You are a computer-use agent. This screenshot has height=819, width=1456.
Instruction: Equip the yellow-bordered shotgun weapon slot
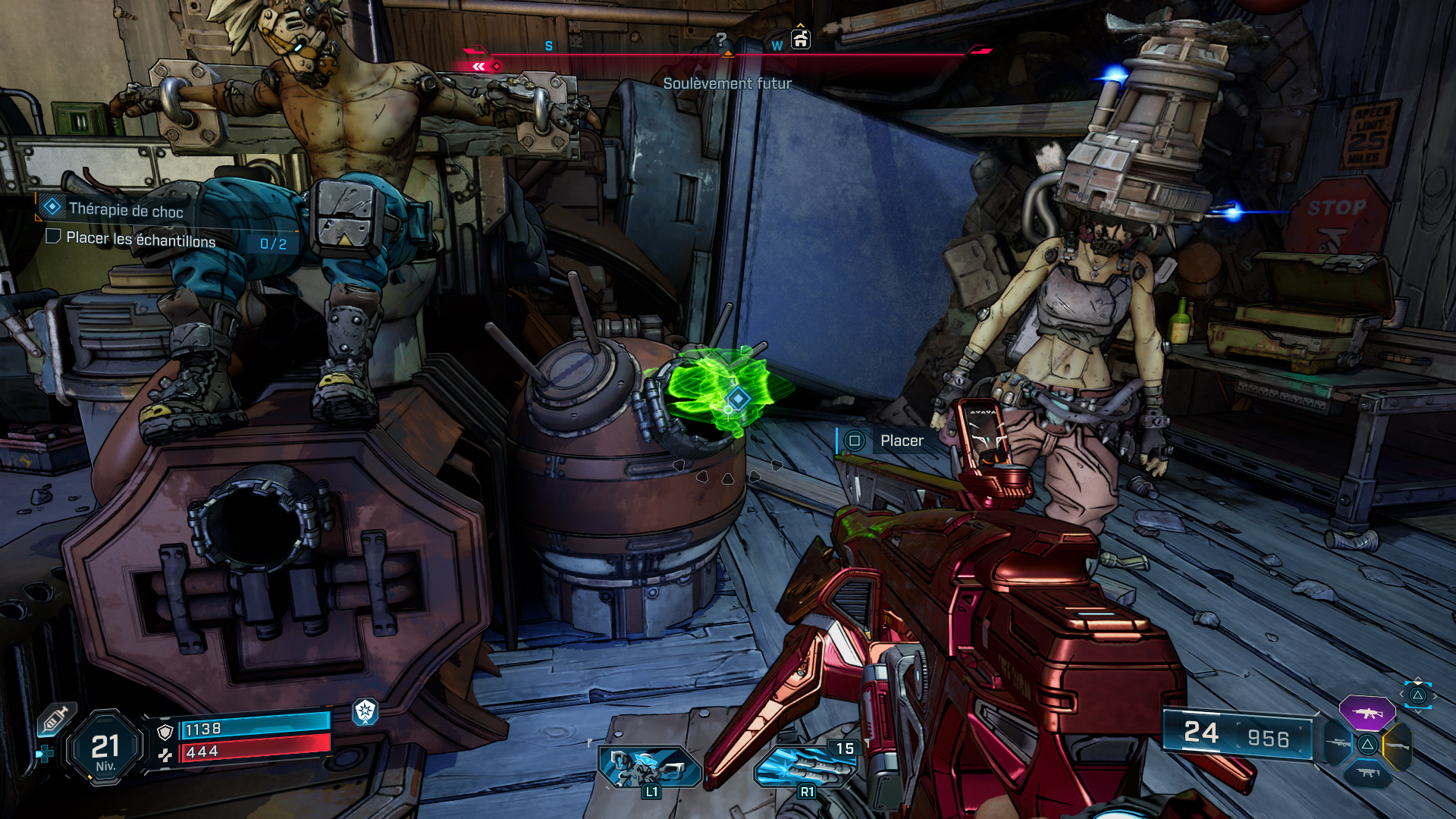pyautogui.click(x=1398, y=746)
